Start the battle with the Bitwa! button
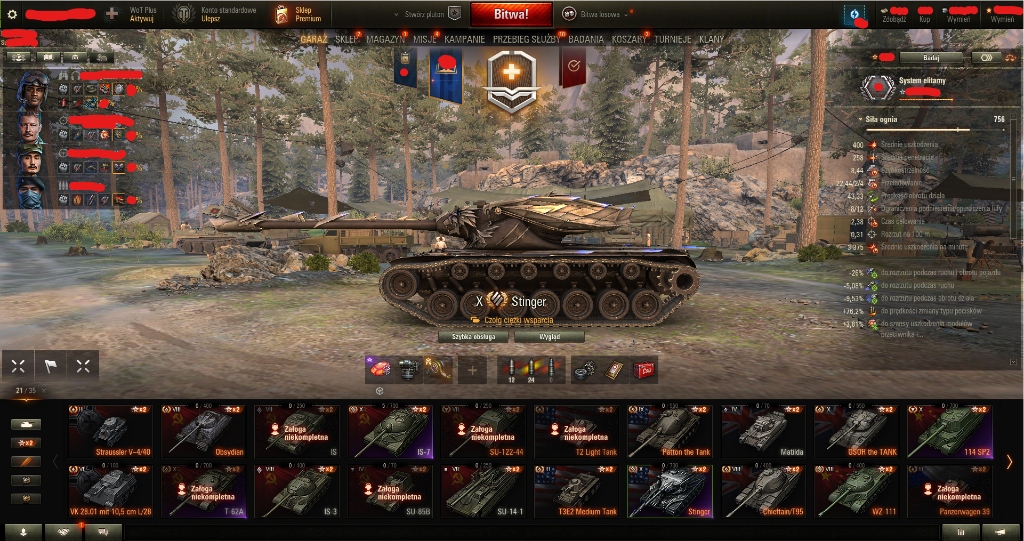 [x=511, y=14]
